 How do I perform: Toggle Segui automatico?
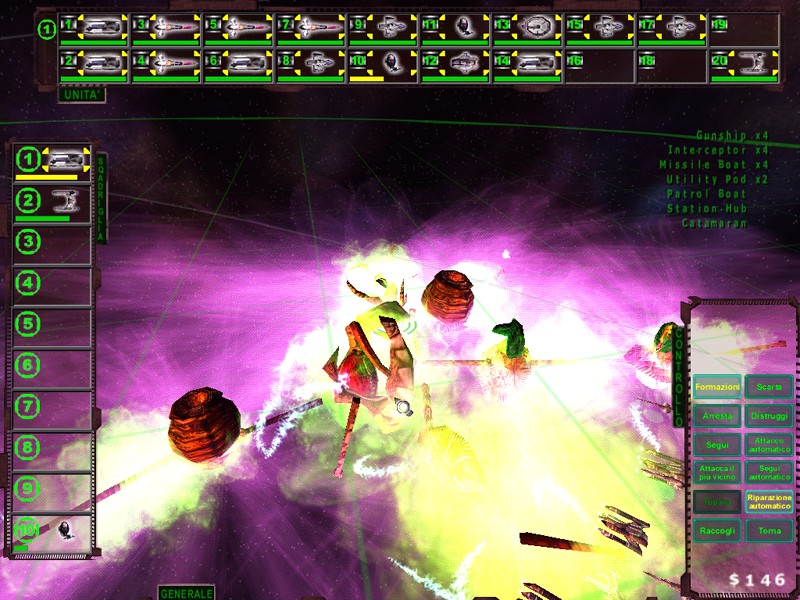point(769,472)
